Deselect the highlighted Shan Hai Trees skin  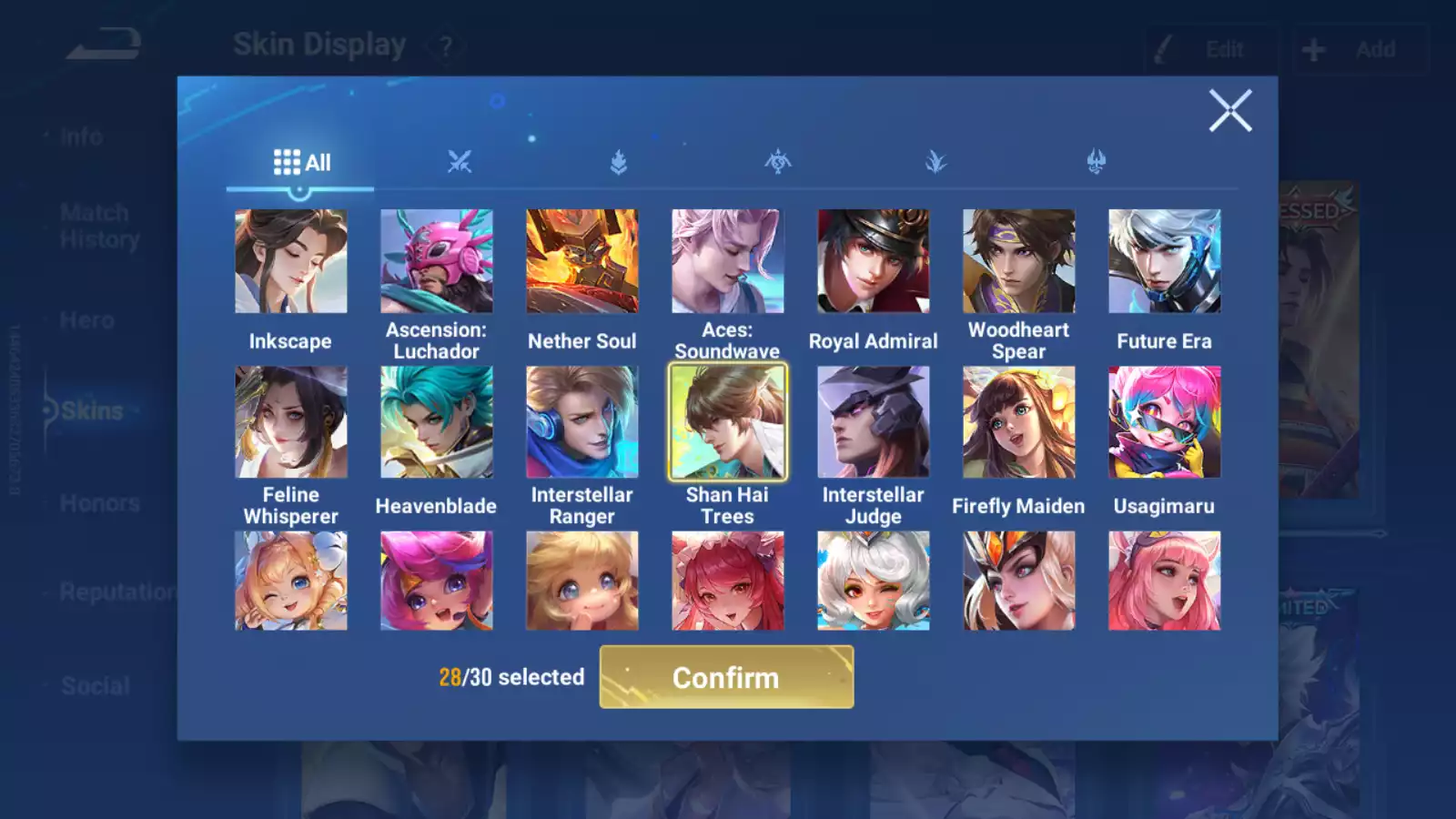728,420
